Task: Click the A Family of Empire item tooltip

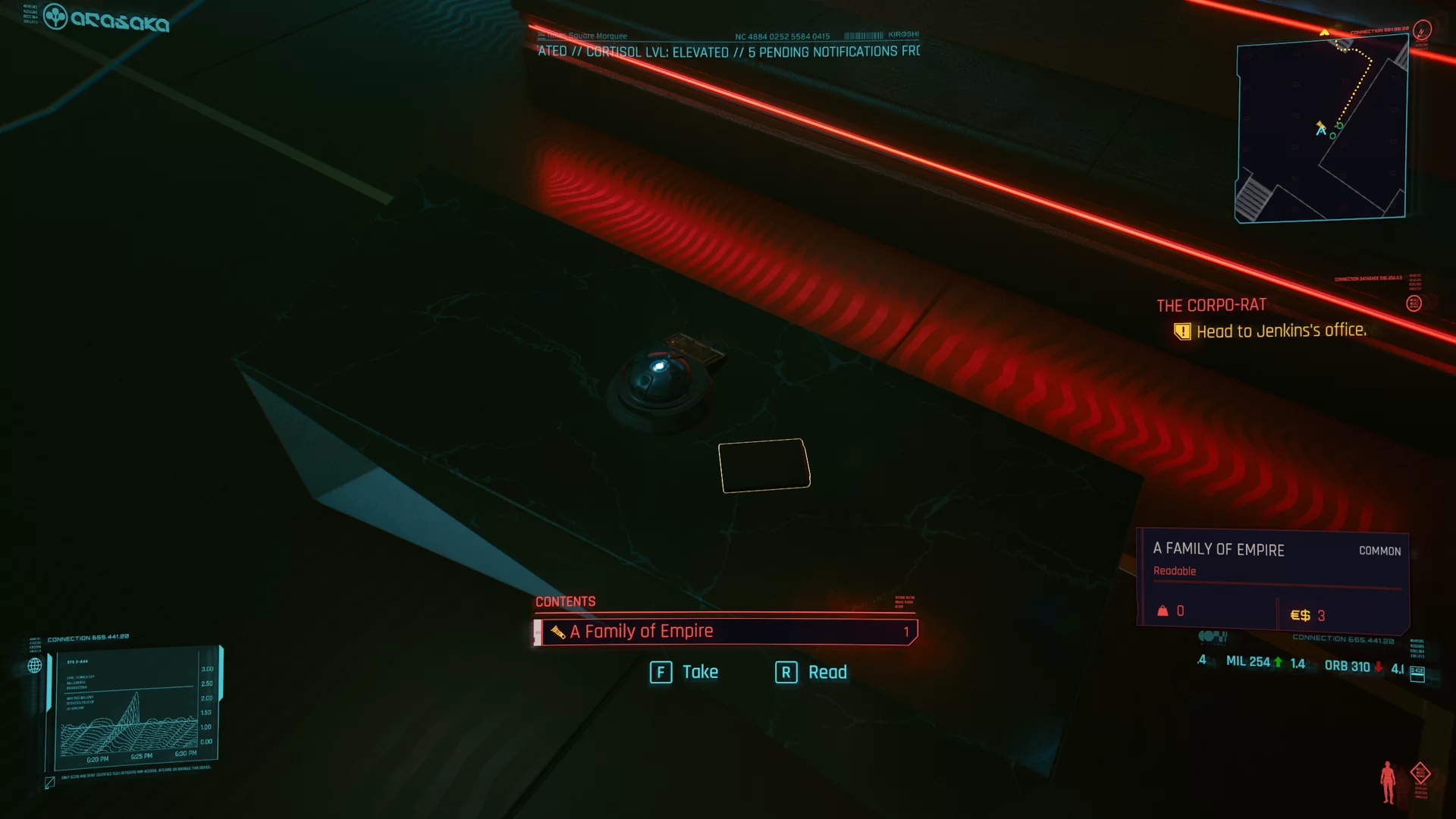Action: pyautogui.click(x=1274, y=581)
